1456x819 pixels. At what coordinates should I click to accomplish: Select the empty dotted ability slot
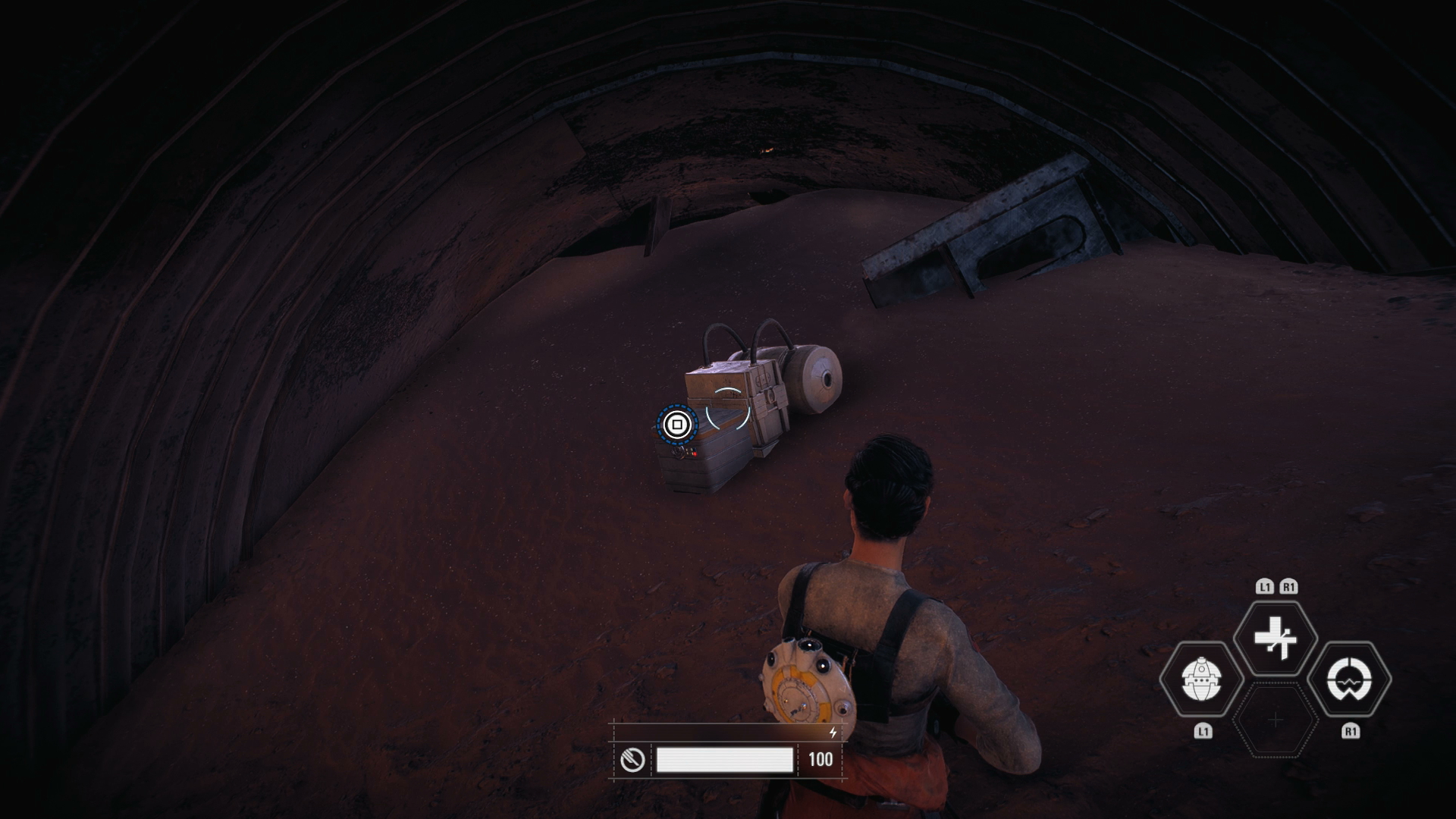click(1276, 720)
